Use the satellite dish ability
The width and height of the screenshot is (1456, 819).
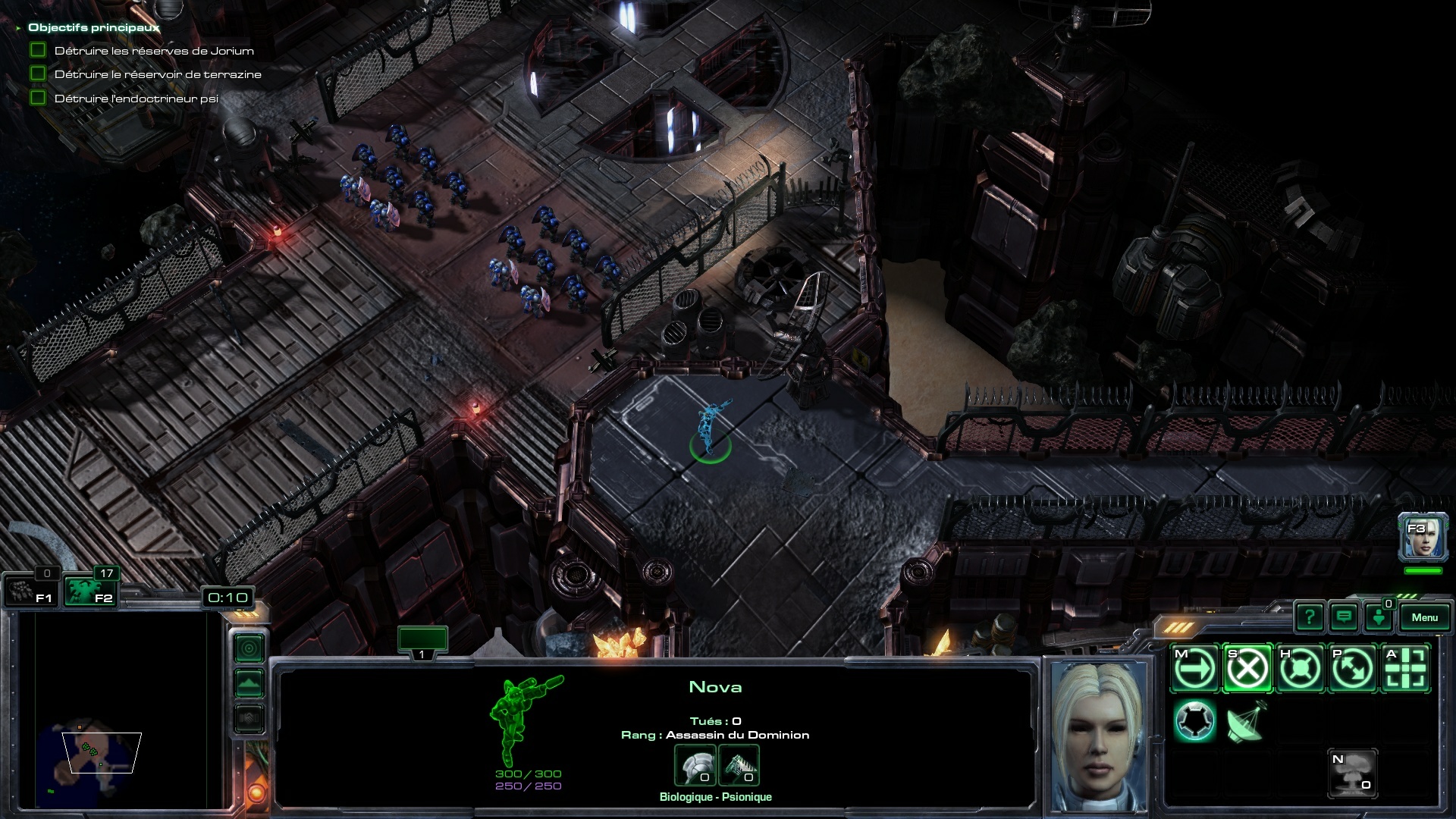1246,721
